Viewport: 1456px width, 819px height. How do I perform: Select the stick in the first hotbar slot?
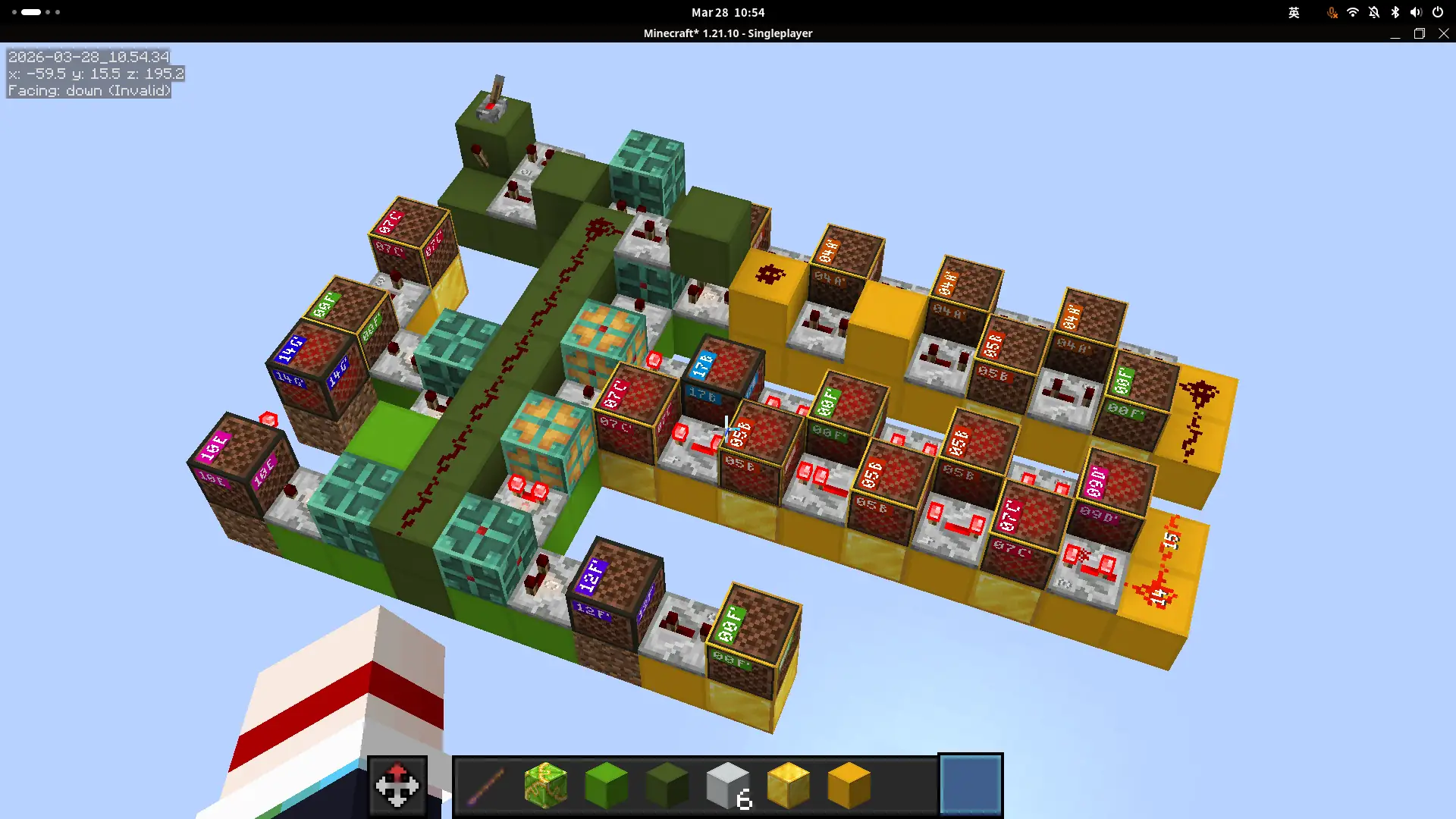click(x=485, y=785)
